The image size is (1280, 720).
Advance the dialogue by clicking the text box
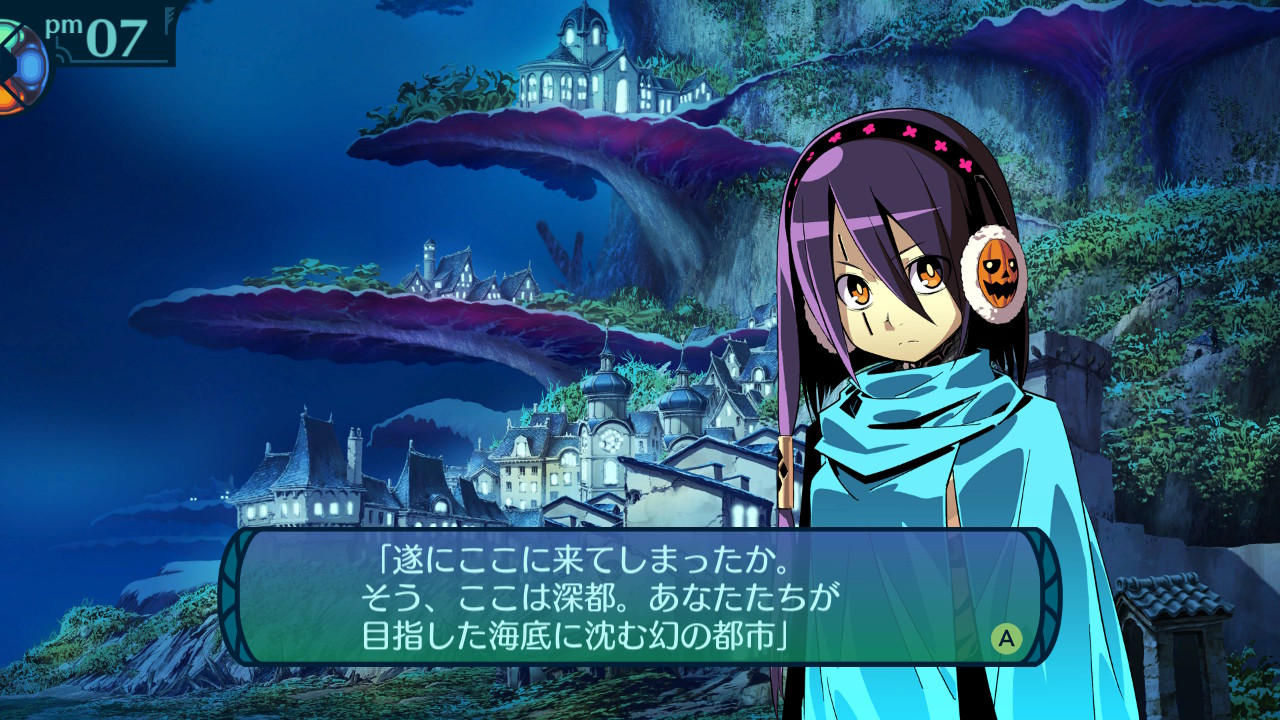tap(640, 597)
